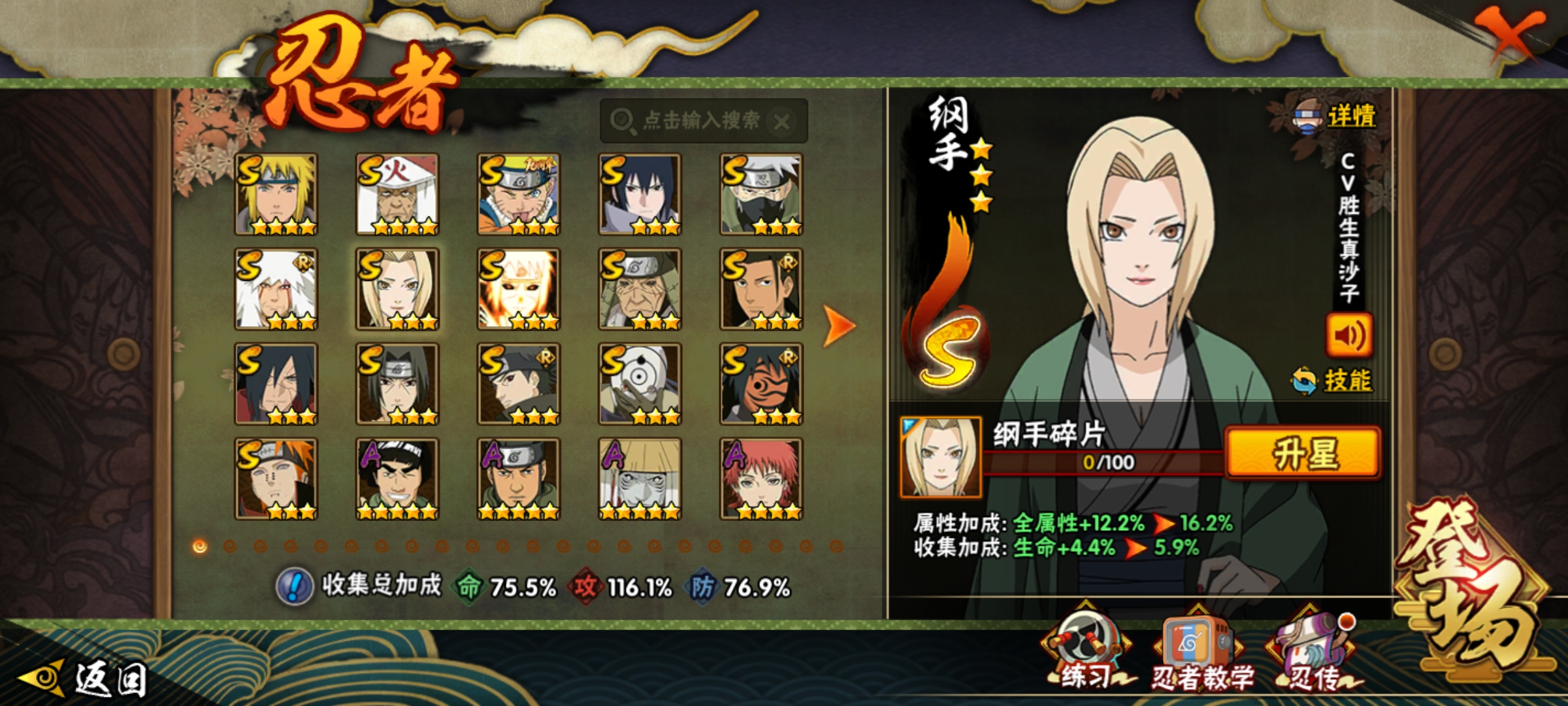
Task: Click the ninja search input field
Action: (x=693, y=121)
